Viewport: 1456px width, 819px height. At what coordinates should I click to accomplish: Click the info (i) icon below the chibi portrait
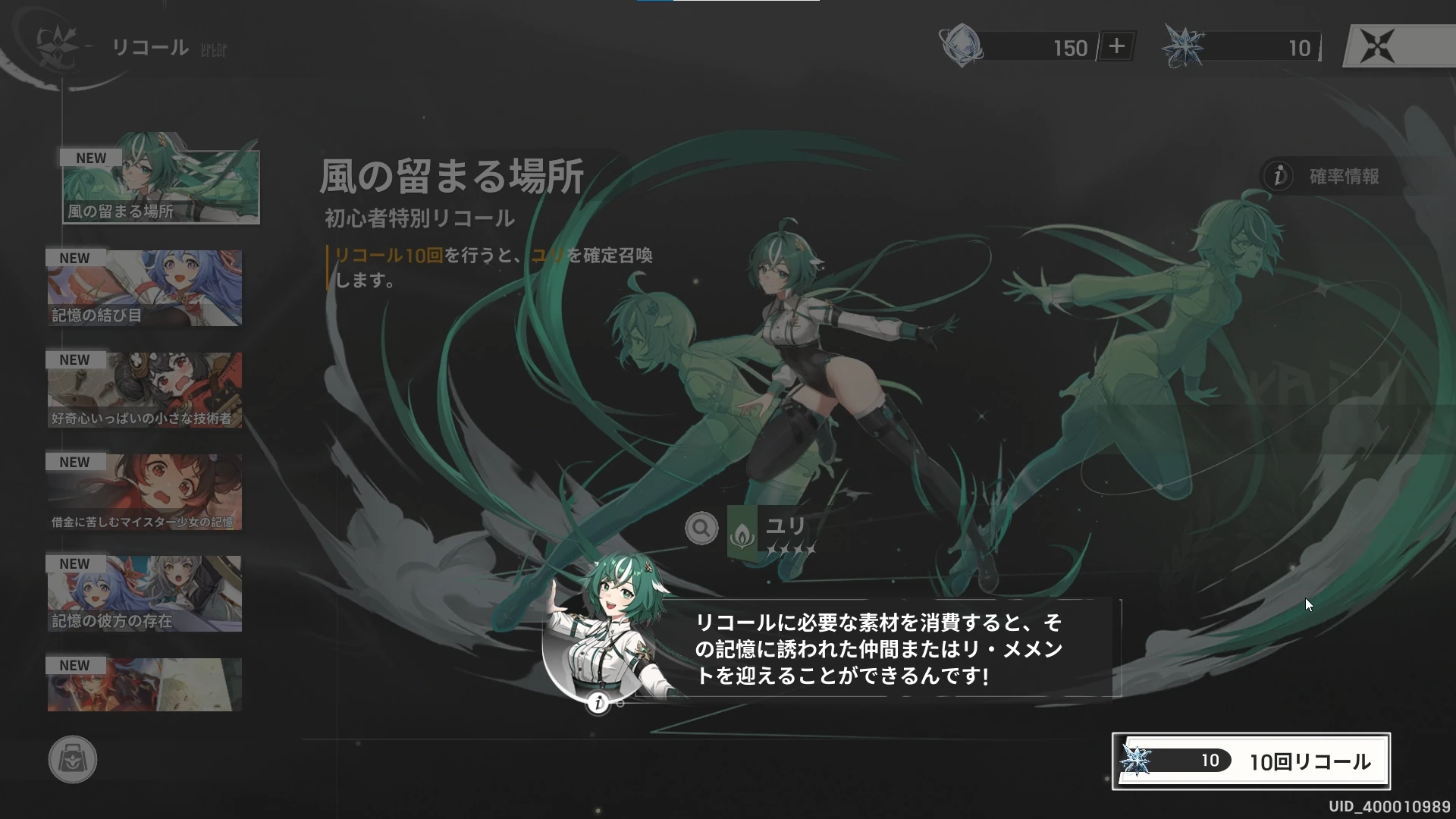coord(598,704)
